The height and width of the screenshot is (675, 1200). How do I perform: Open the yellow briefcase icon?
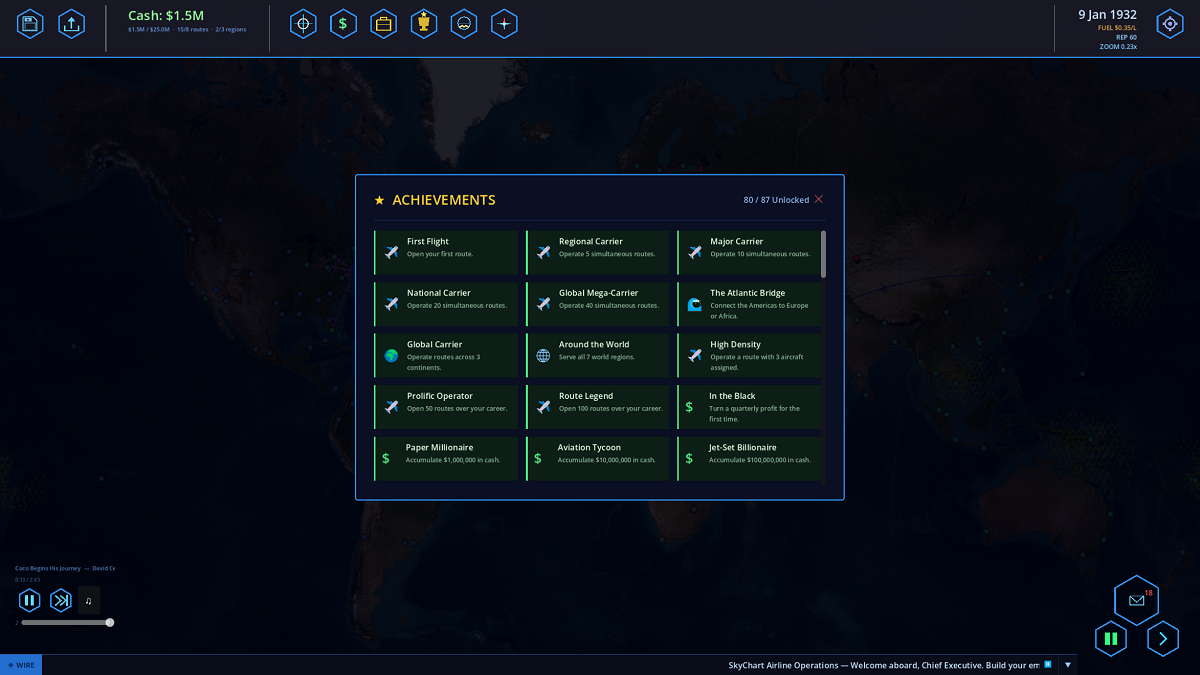coord(383,24)
